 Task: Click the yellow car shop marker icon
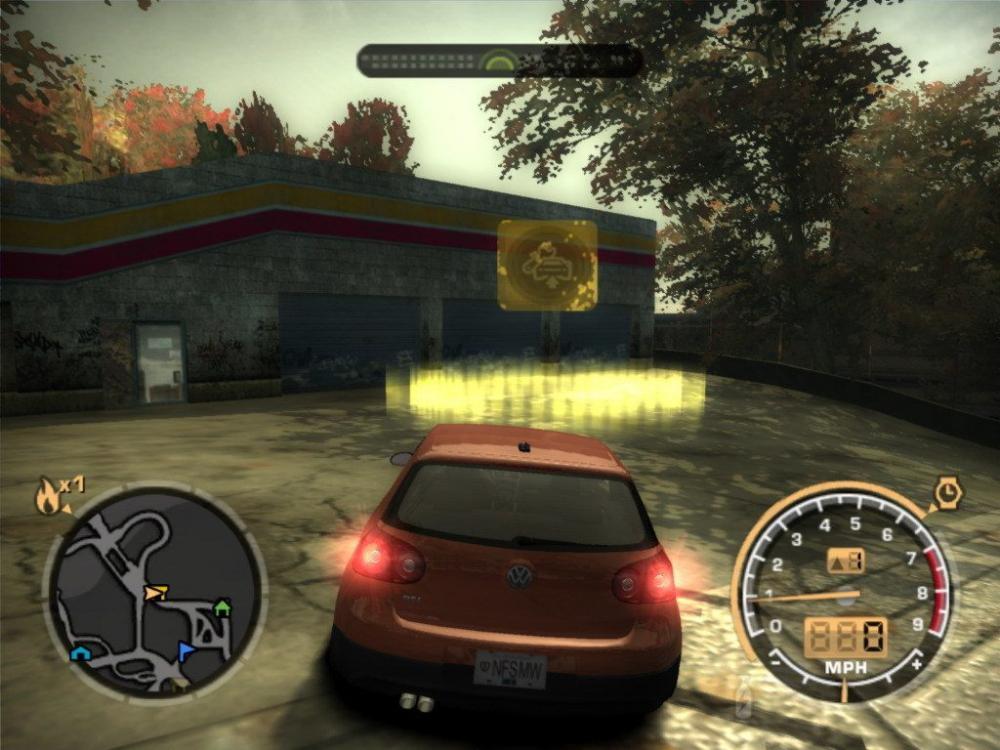[x=547, y=265]
